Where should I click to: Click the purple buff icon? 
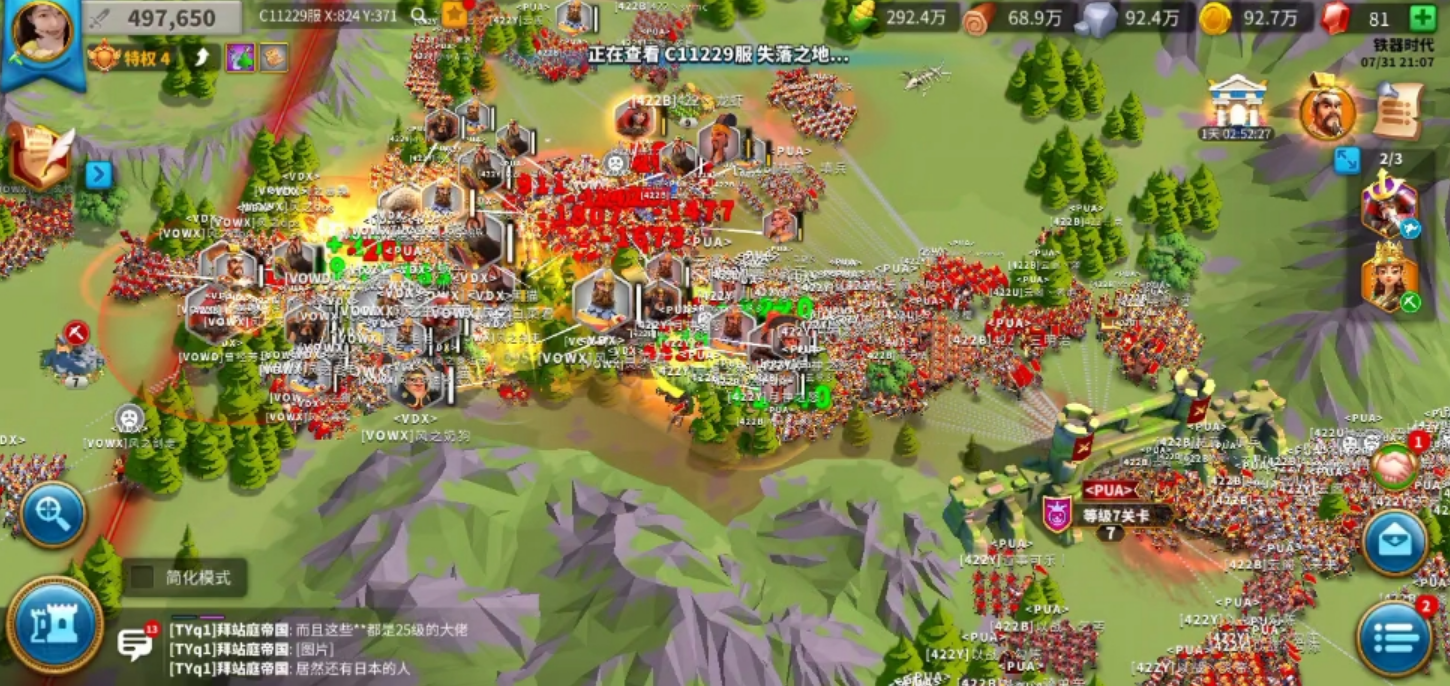pos(240,57)
